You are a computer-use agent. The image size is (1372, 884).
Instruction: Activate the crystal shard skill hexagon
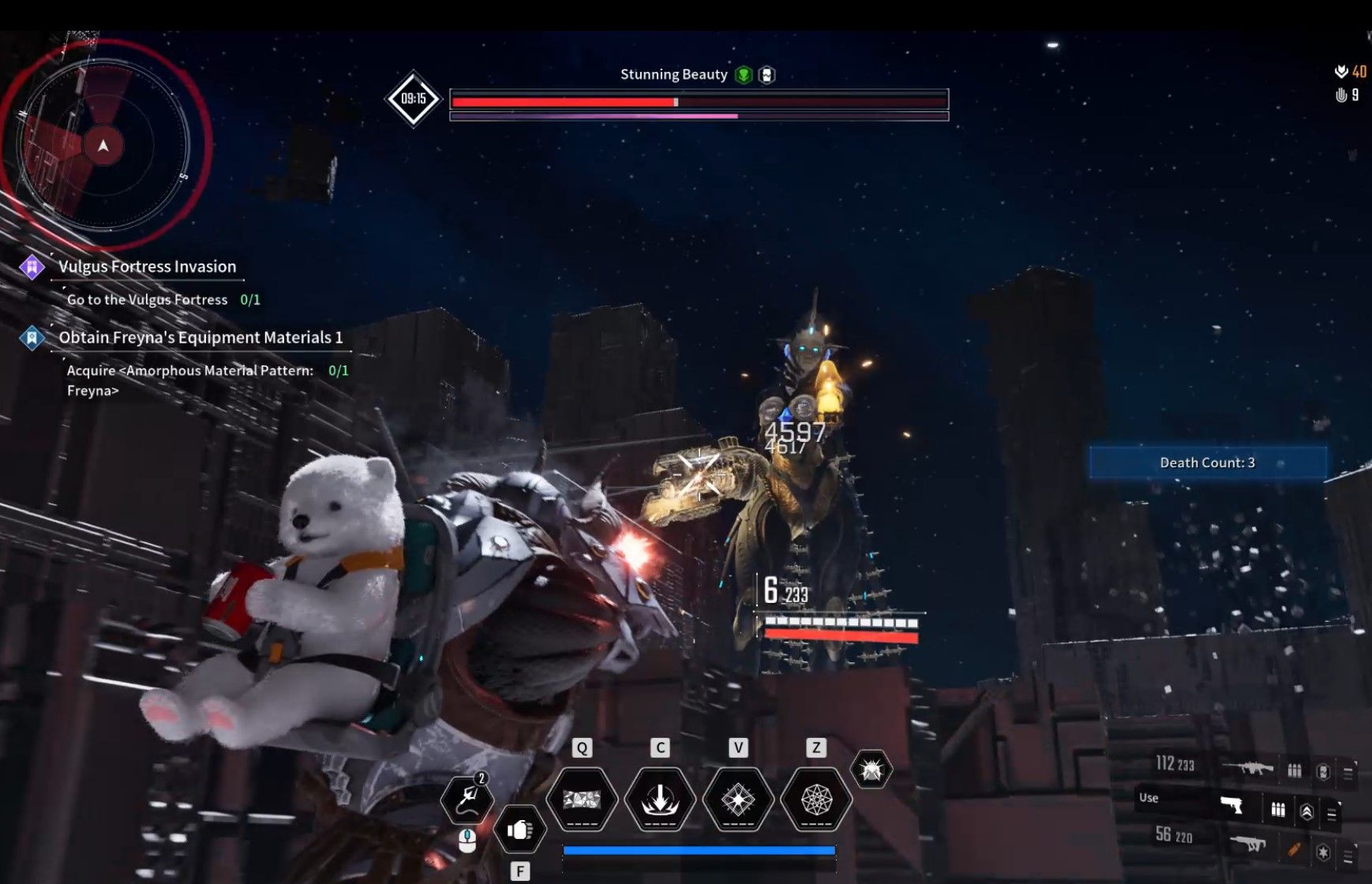point(582,800)
